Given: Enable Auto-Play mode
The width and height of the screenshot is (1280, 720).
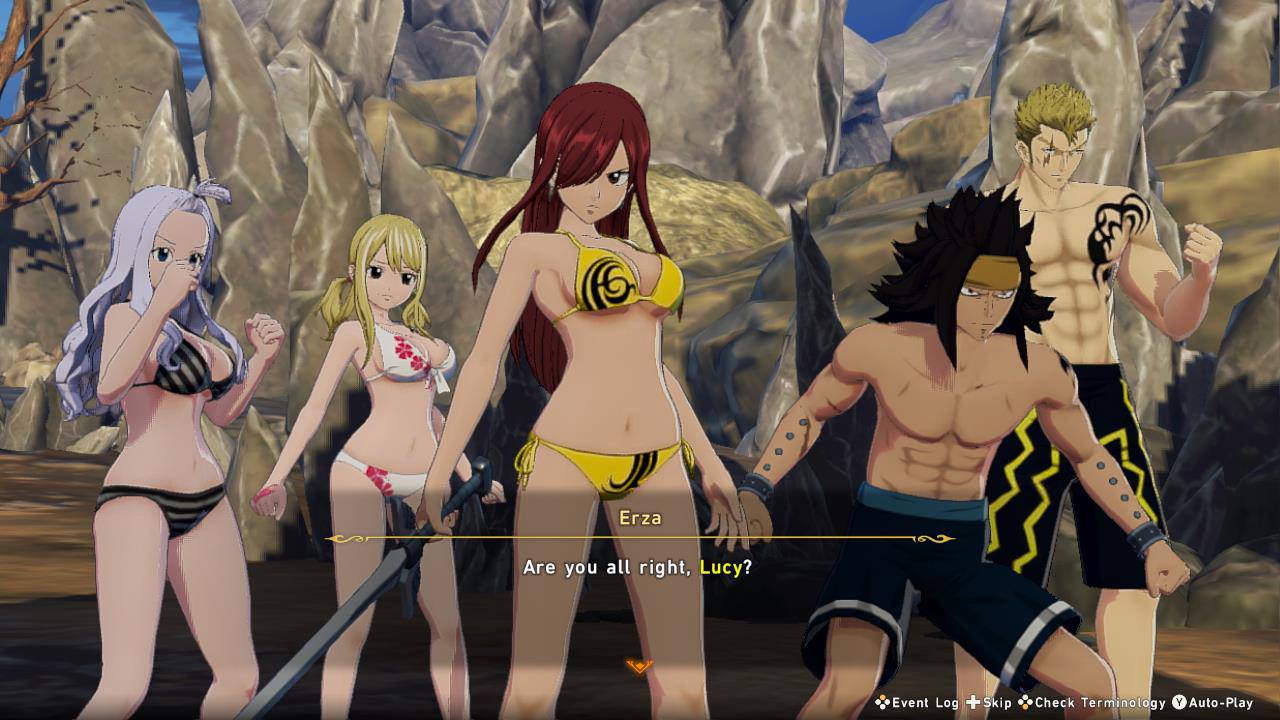Looking at the screenshot, I should pos(1222,703).
